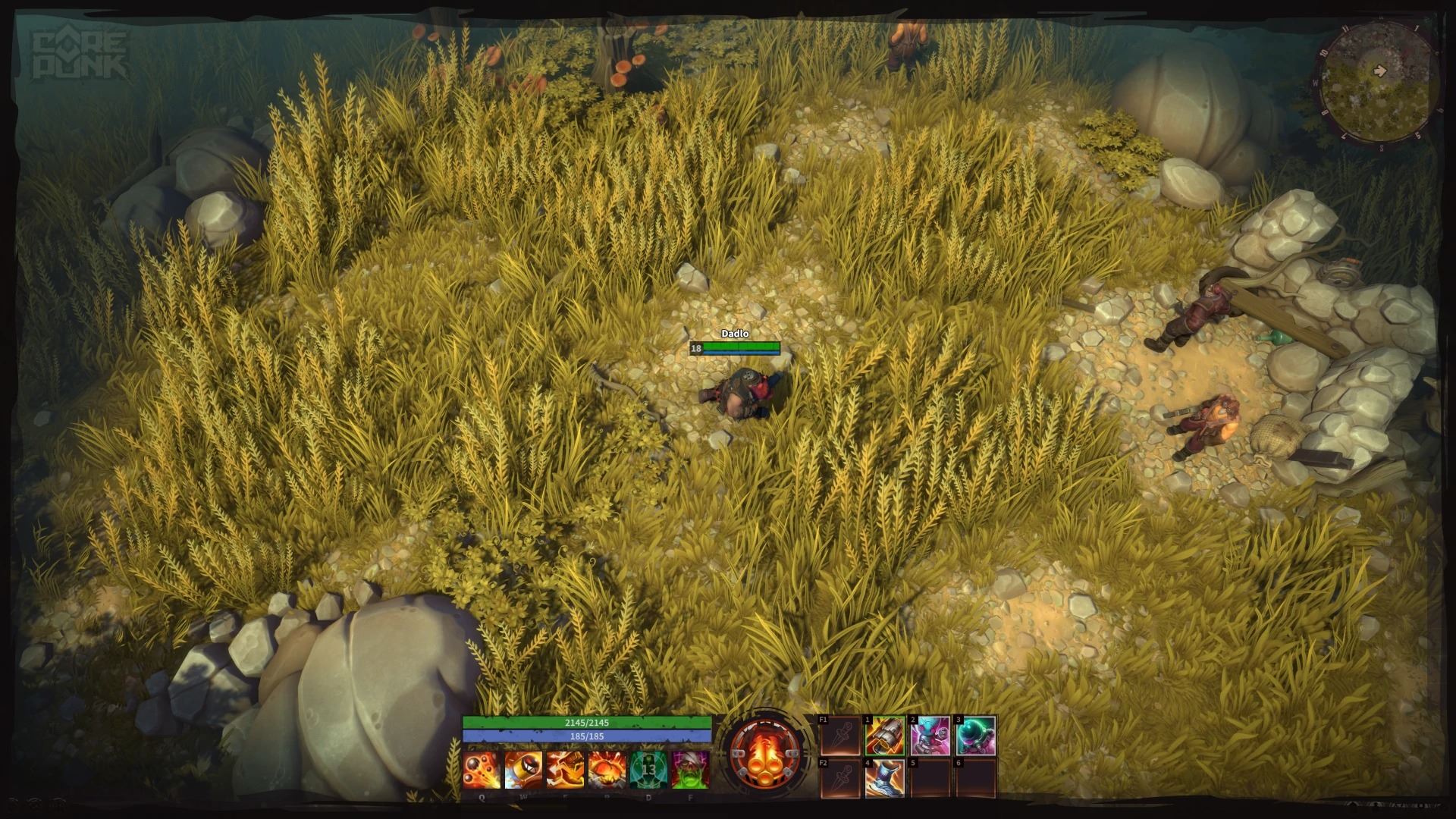This screenshot has width=1456, height=819.
Task: Use the armored boot item in slot 4
Action: point(885,780)
